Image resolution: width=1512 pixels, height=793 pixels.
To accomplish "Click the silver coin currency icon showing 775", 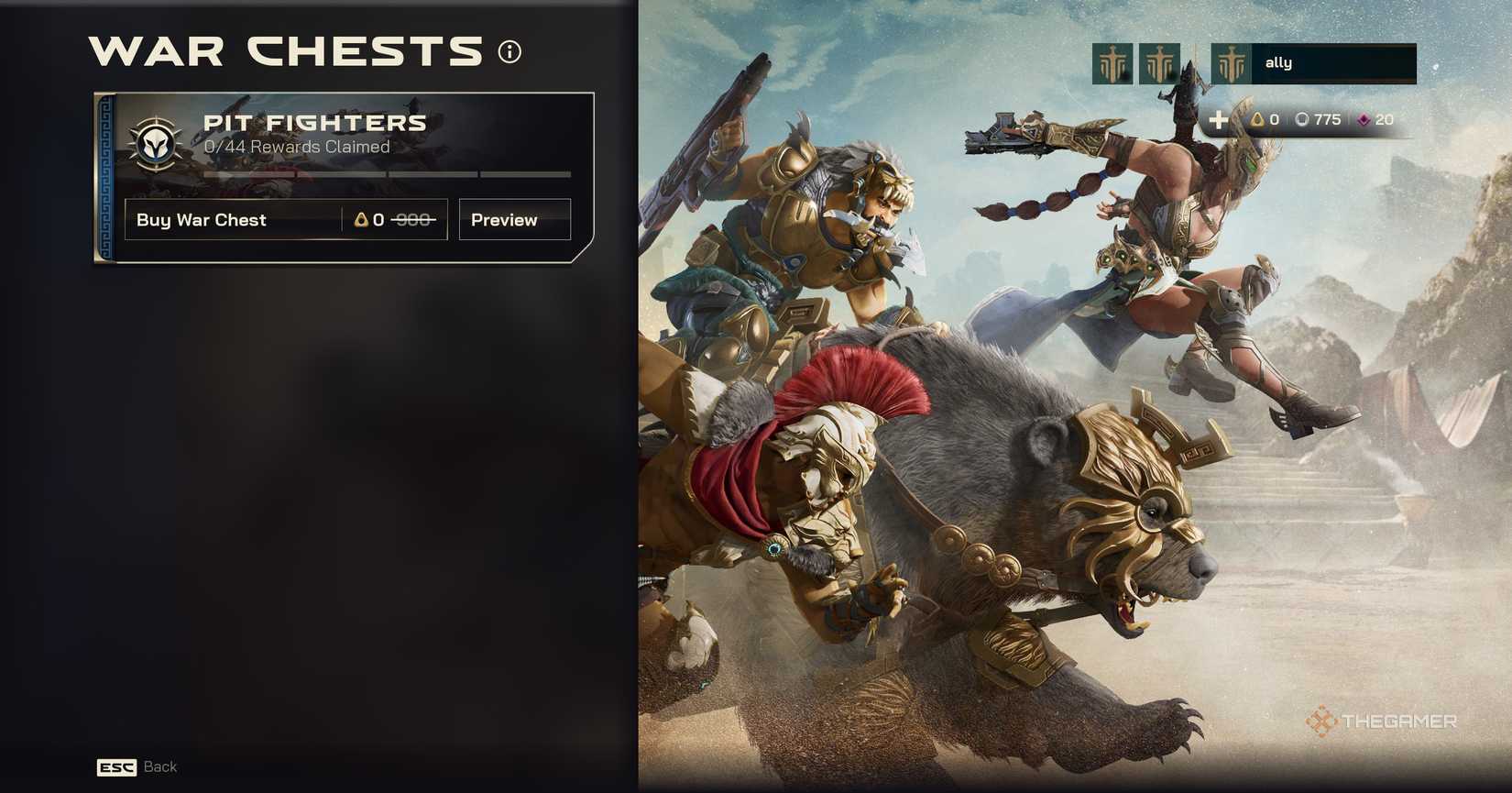I will (x=1303, y=119).
